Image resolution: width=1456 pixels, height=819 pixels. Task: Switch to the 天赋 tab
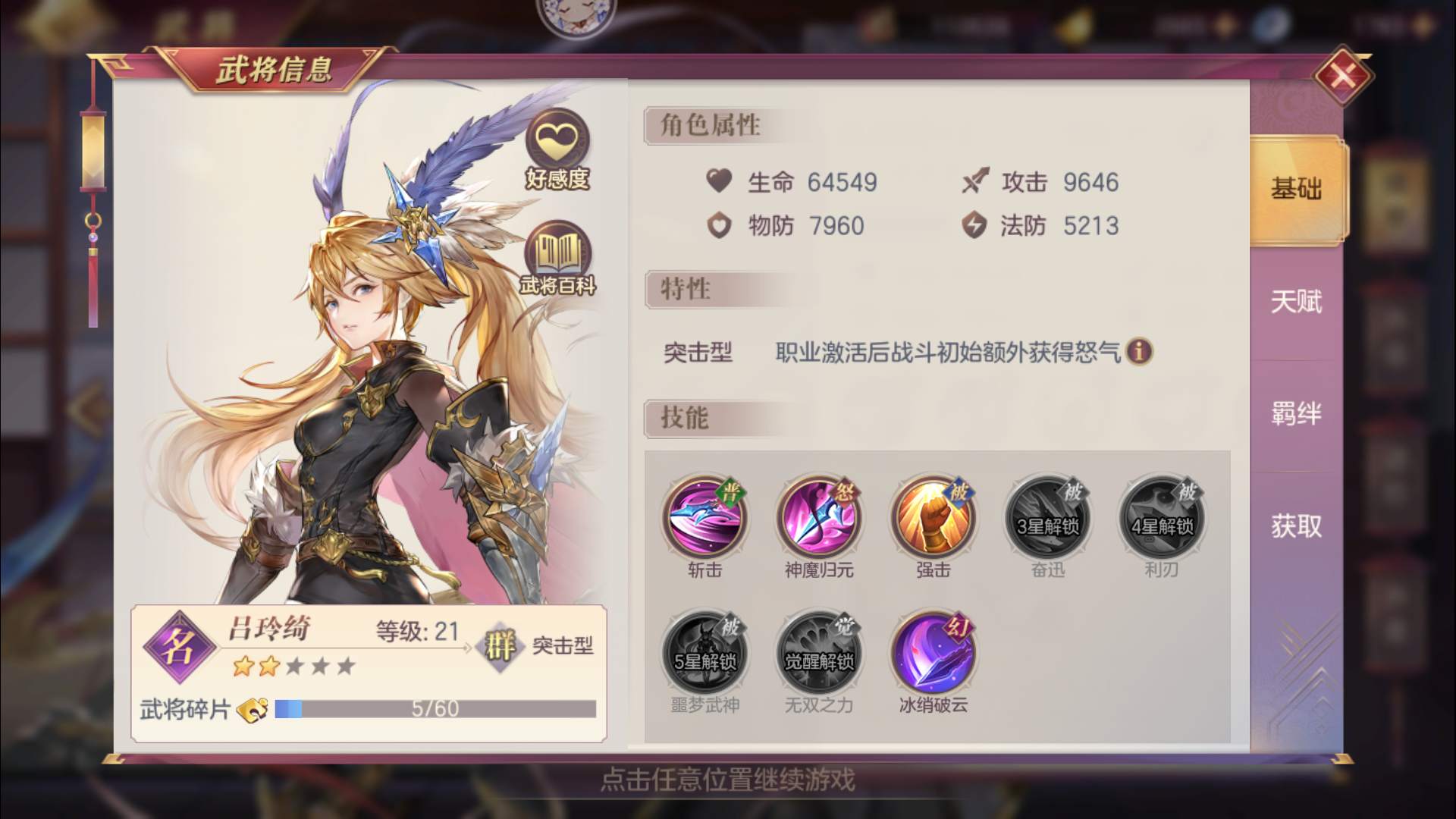coord(1298,303)
